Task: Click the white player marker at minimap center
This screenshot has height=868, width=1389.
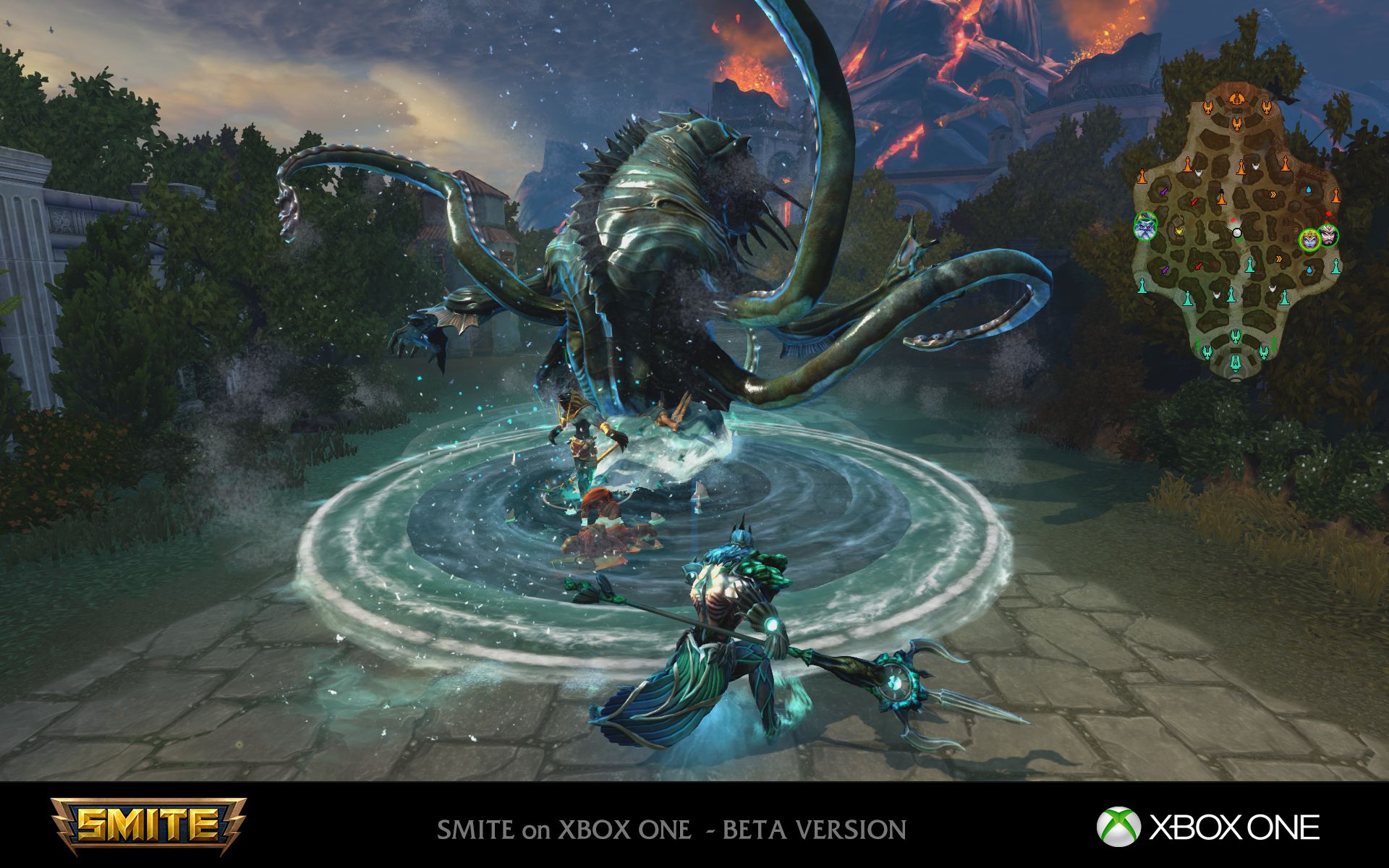Action: [1236, 233]
